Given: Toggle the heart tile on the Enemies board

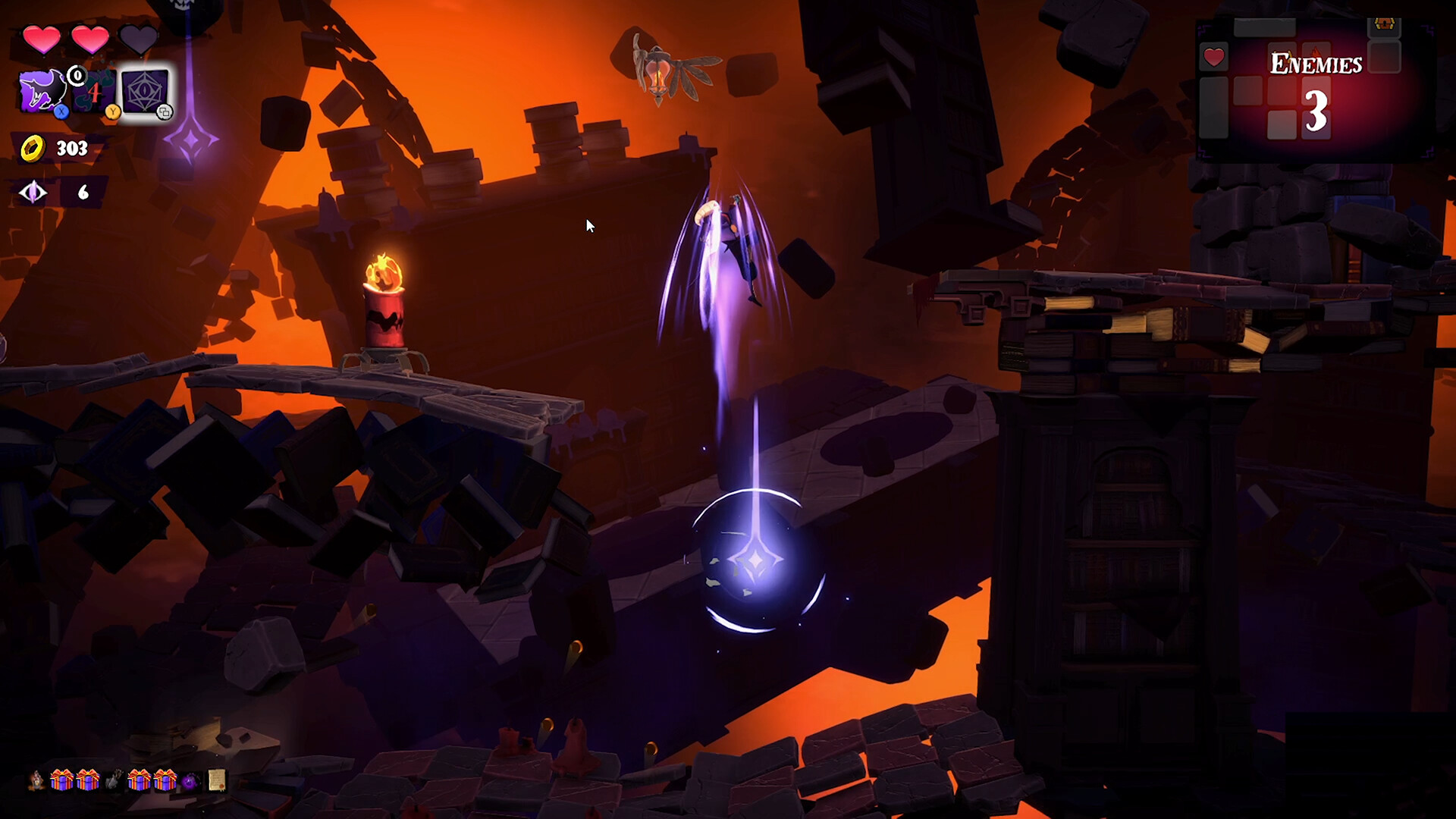Looking at the screenshot, I should [x=1214, y=58].
